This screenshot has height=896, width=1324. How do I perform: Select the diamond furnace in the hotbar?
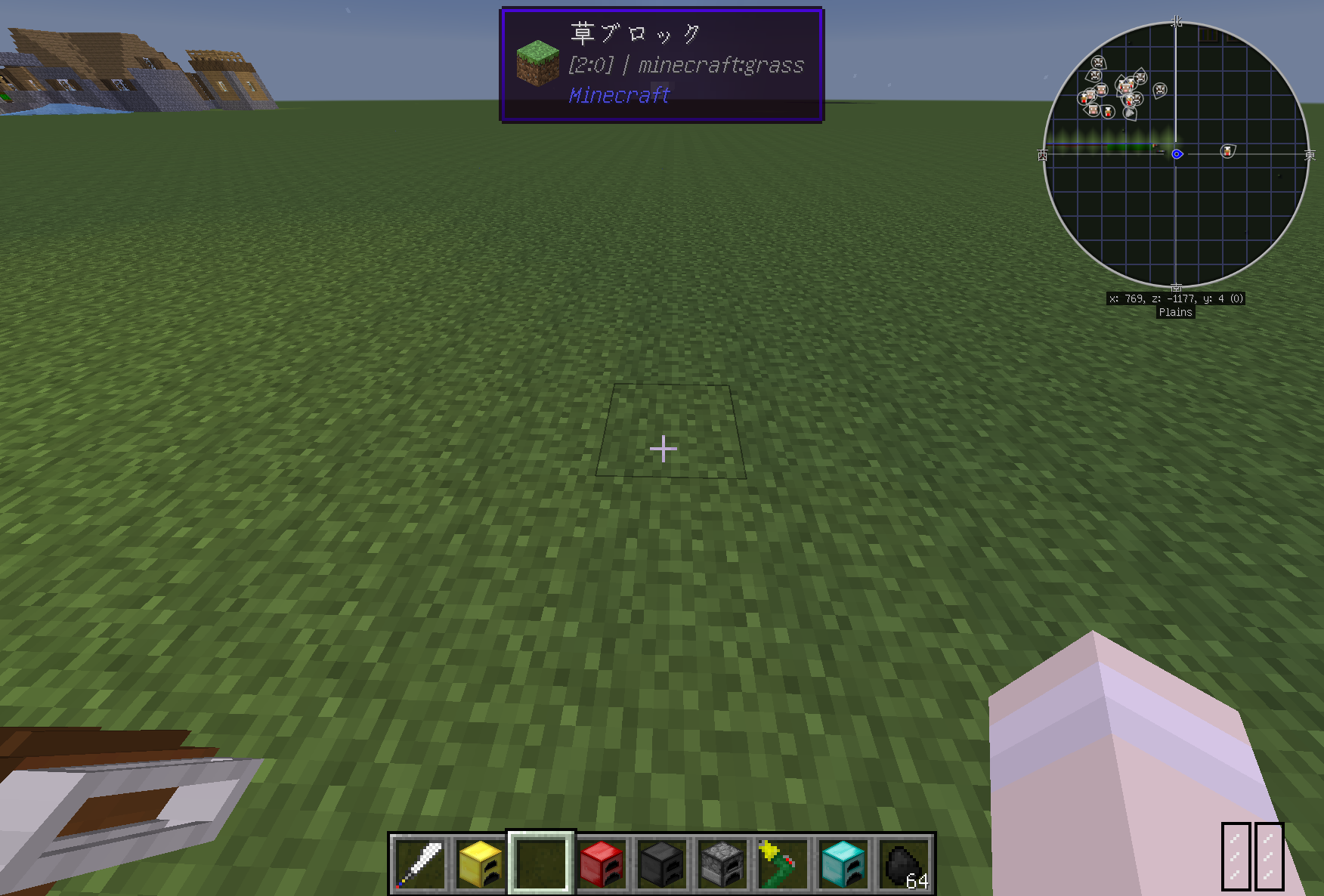(x=843, y=865)
